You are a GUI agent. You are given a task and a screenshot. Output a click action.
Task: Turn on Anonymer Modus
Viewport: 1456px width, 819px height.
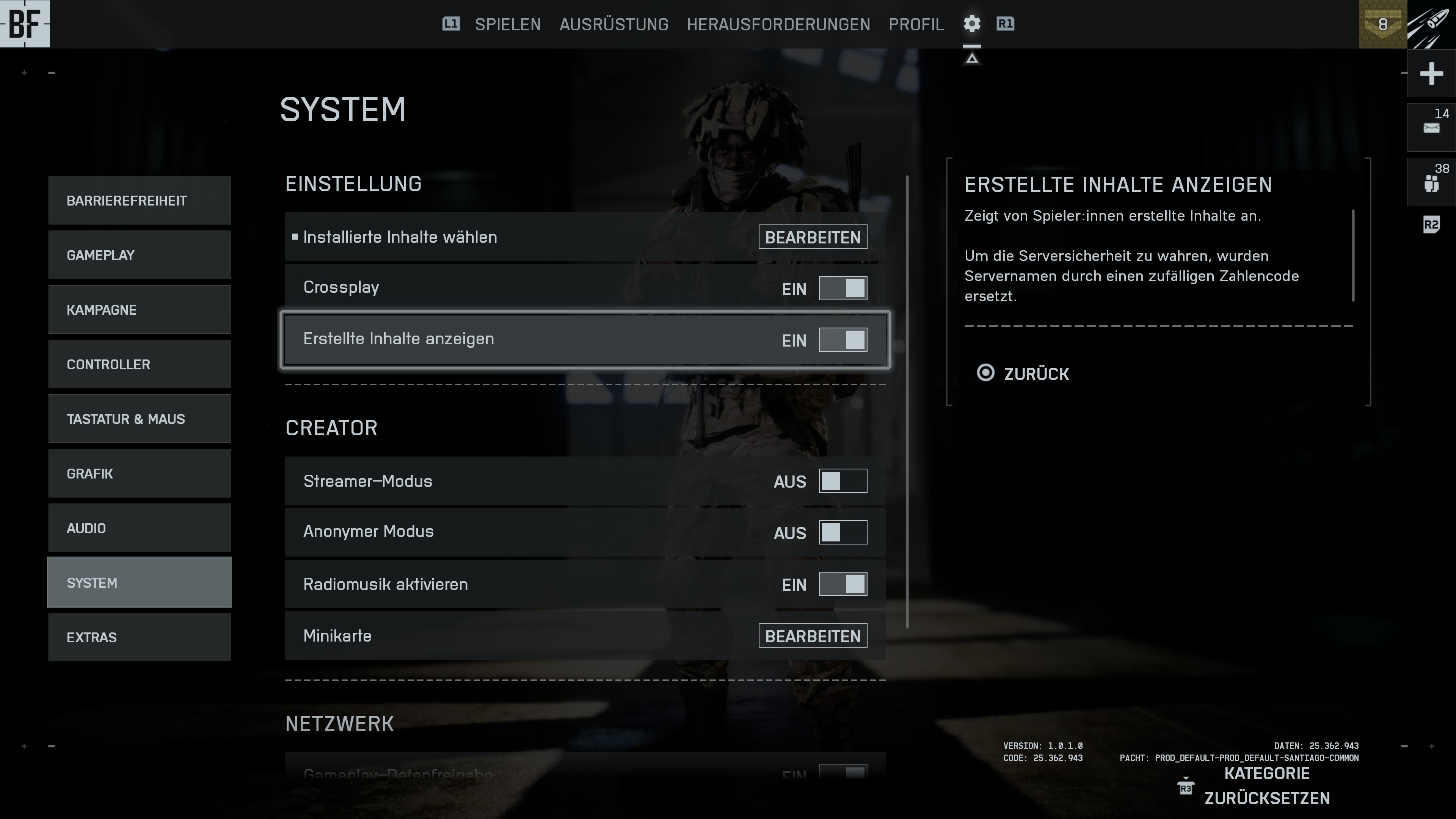[x=842, y=532]
